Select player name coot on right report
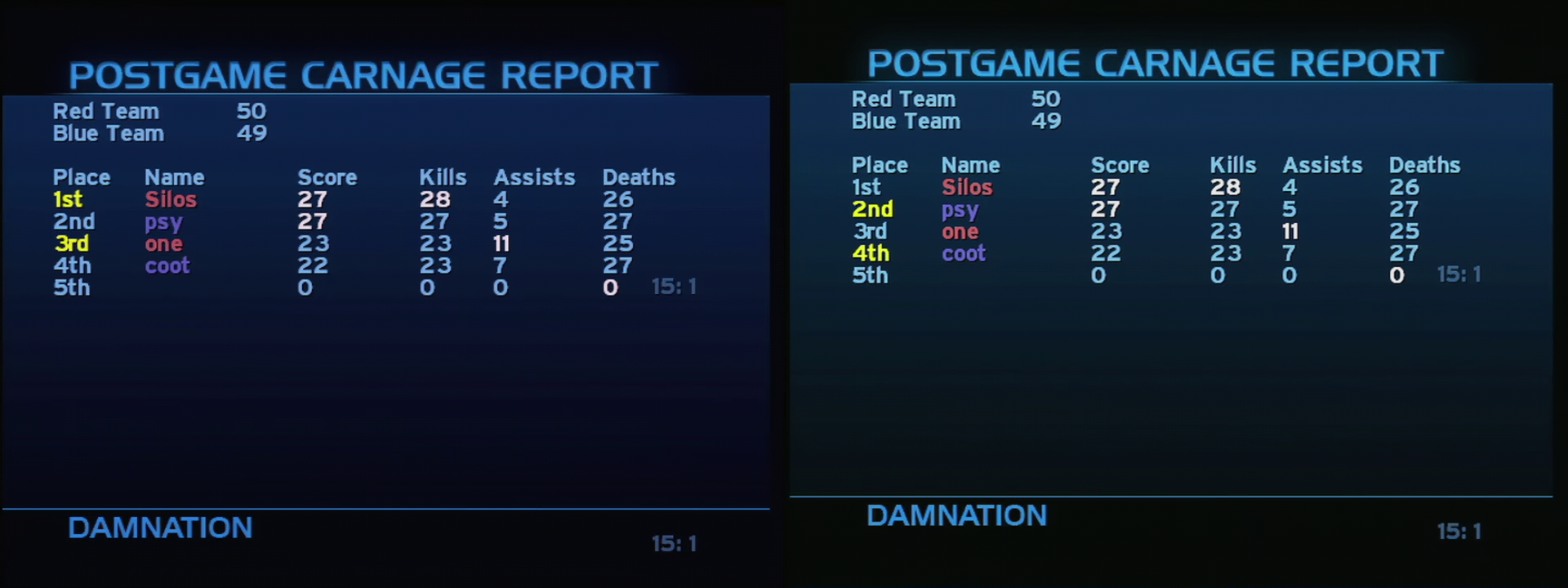Screen dimensions: 1568x588 pos(964,254)
